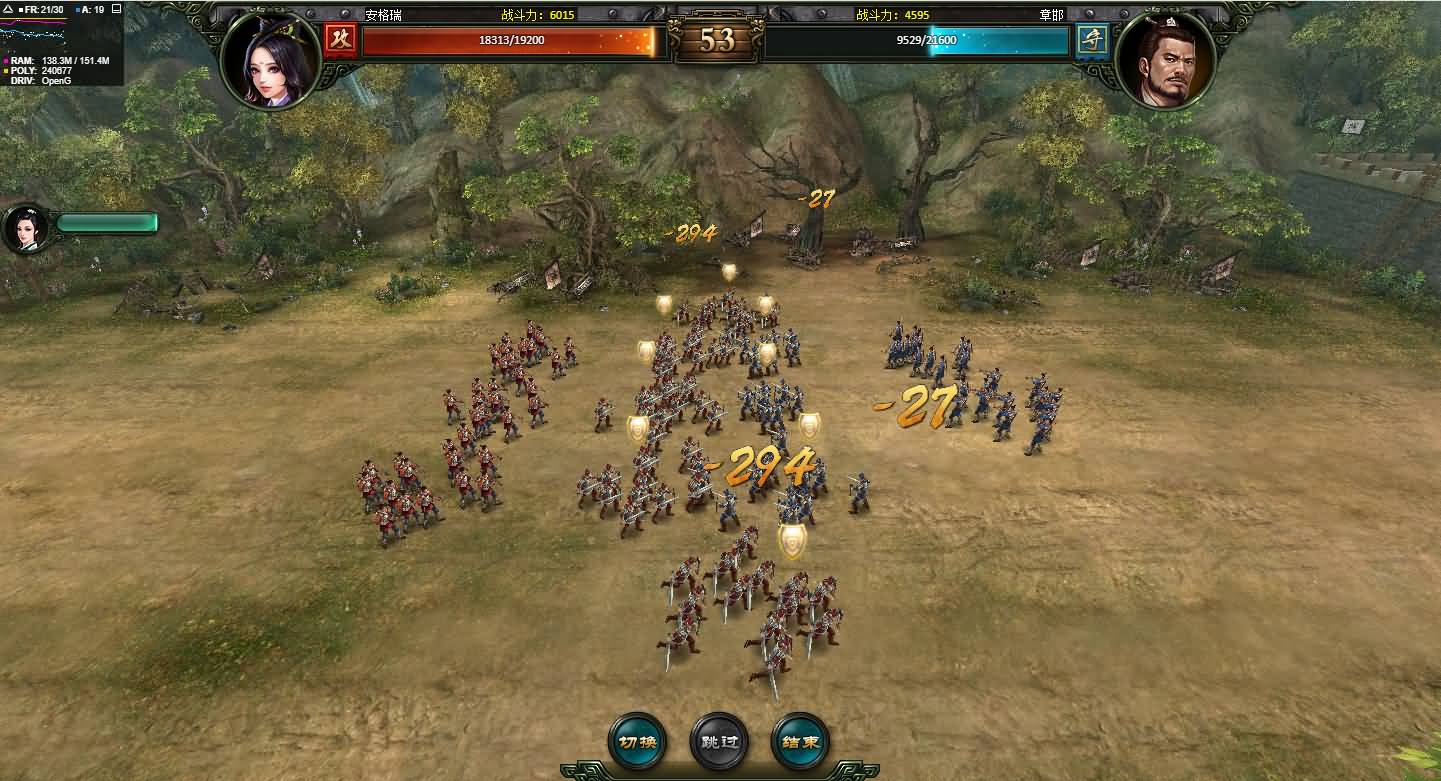
Task: Click the blue 守 defense badge
Action: coord(1092,40)
